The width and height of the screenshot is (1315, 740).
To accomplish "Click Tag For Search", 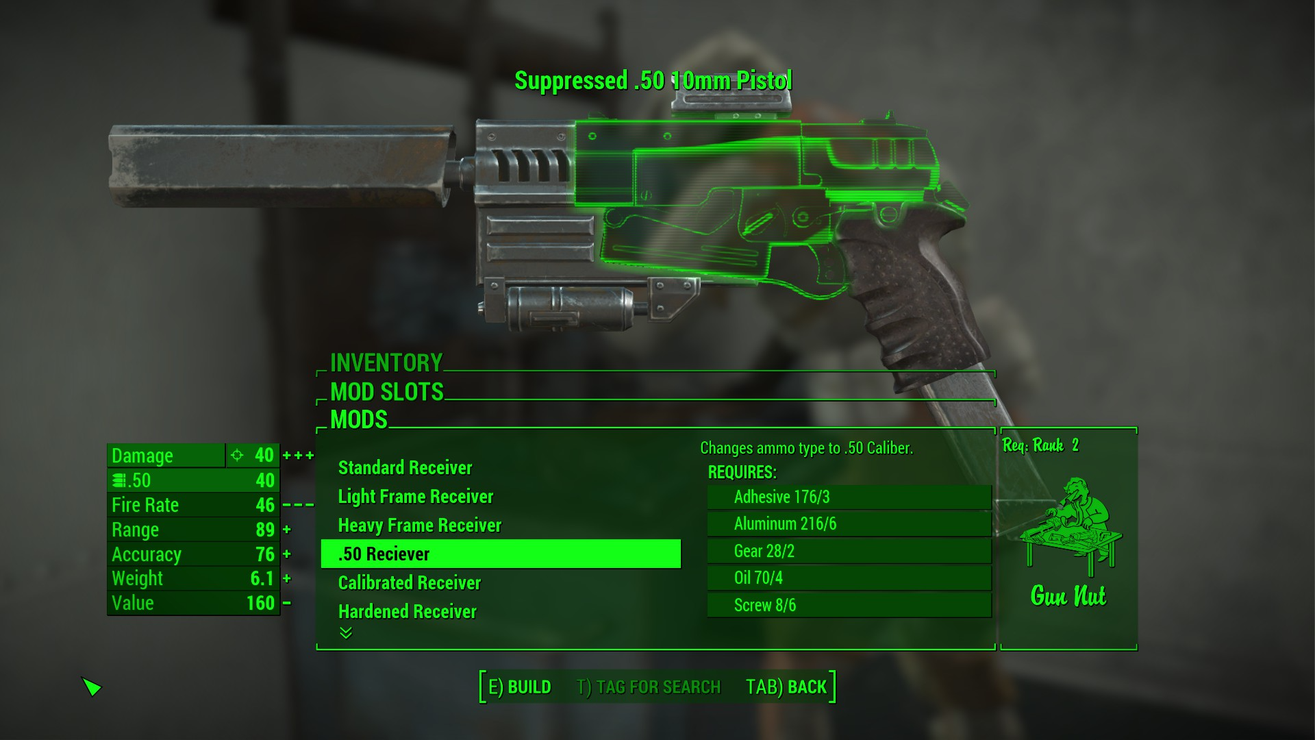I will tap(648, 687).
